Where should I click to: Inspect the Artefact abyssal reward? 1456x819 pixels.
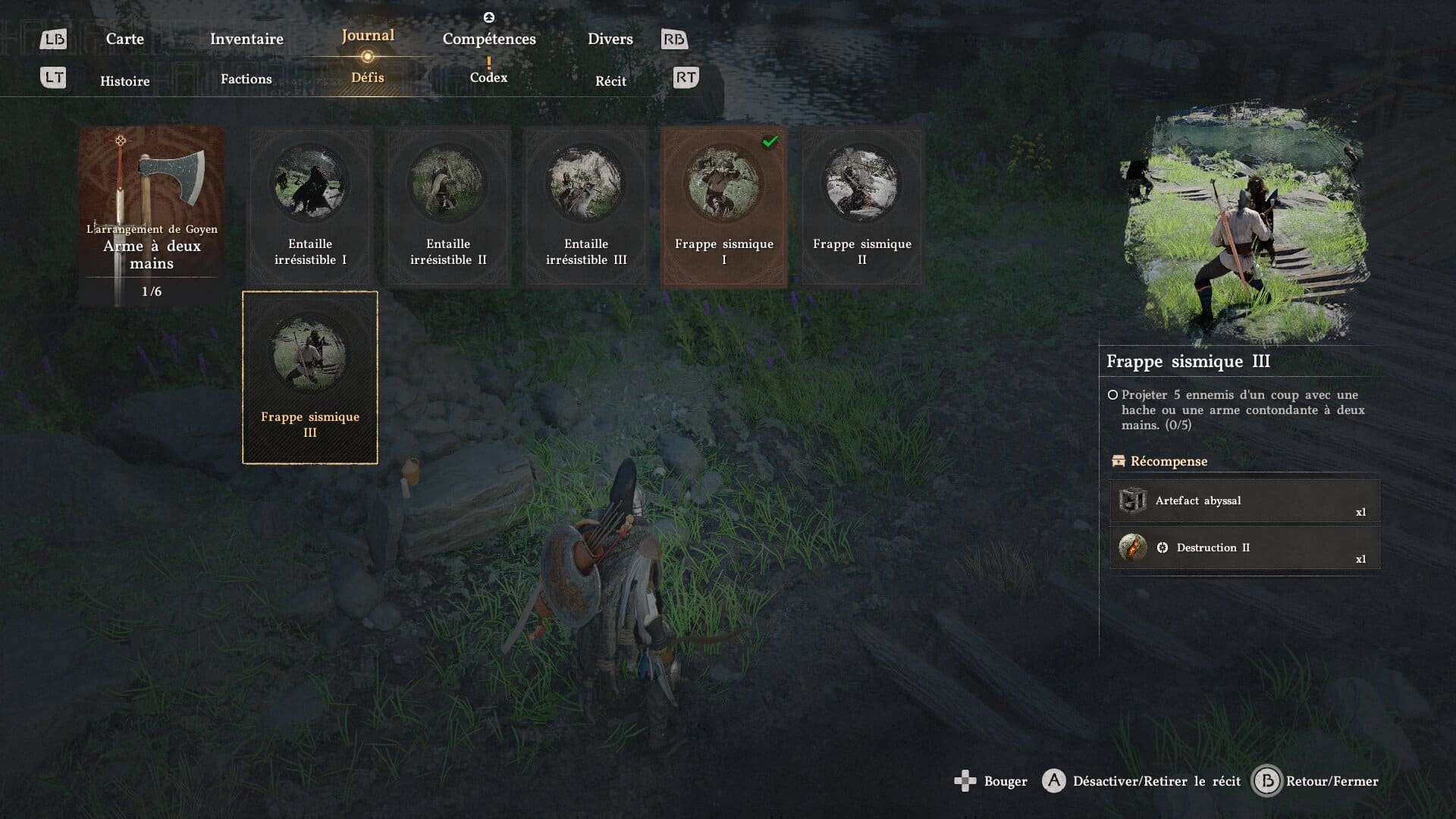coord(1244,500)
